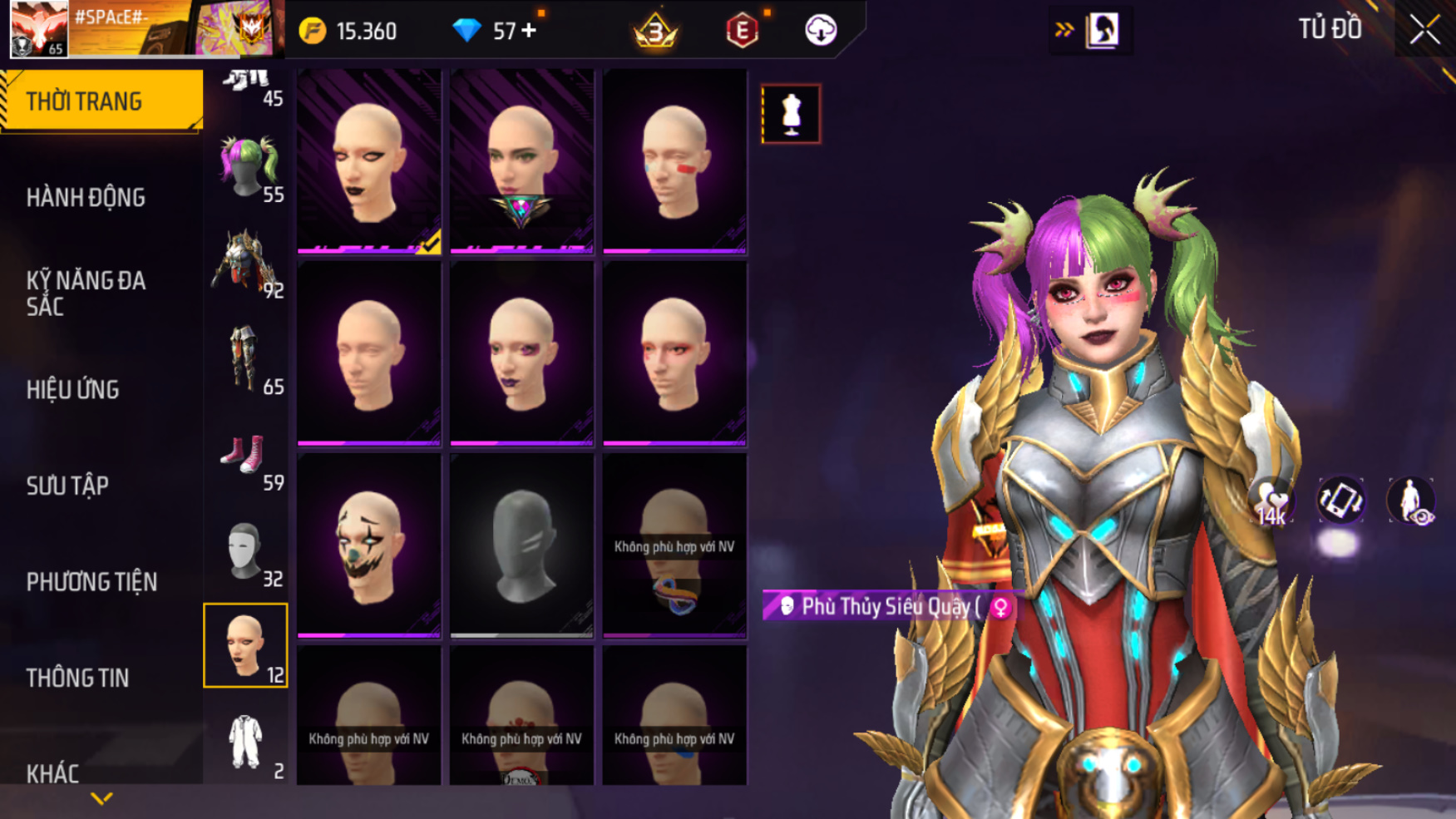Open the Thông Tin menu
The image size is (1456, 819).
[x=77, y=678]
